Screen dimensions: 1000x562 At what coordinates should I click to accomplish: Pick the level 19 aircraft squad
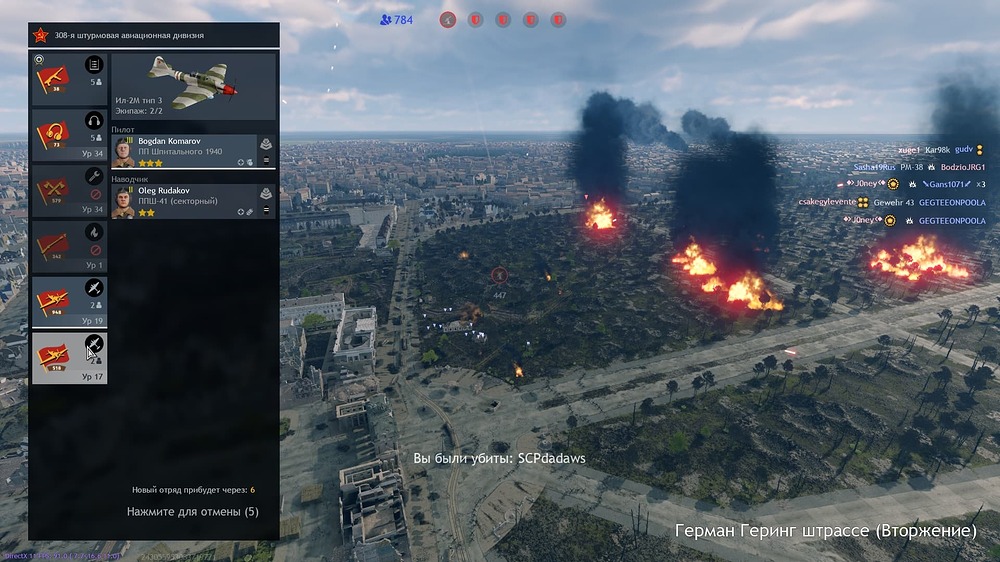69,302
